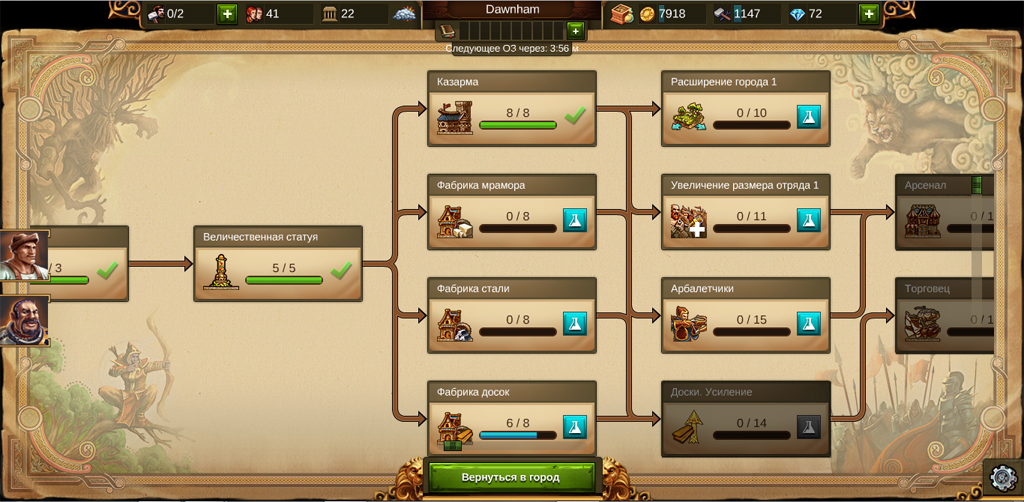The height and width of the screenshot is (502, 1024).
Task: Add builders with the green plus button
Action: 227,14
